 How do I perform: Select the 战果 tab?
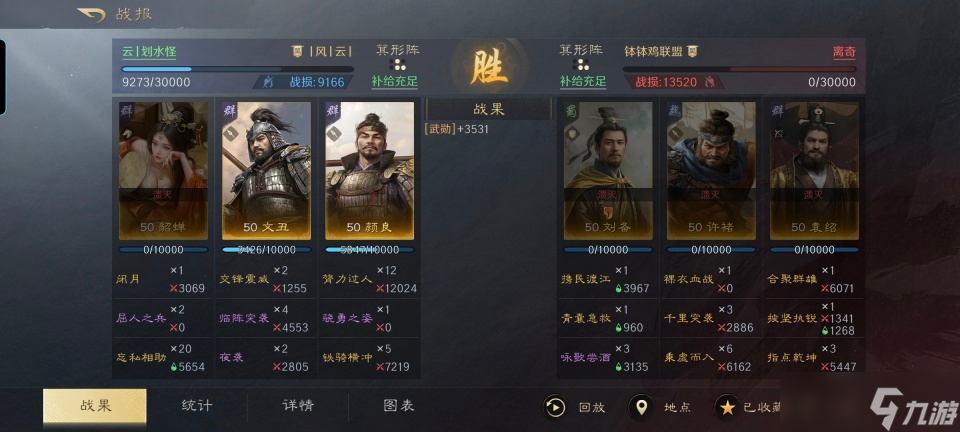pyautogui.click(x=95, y=405)
